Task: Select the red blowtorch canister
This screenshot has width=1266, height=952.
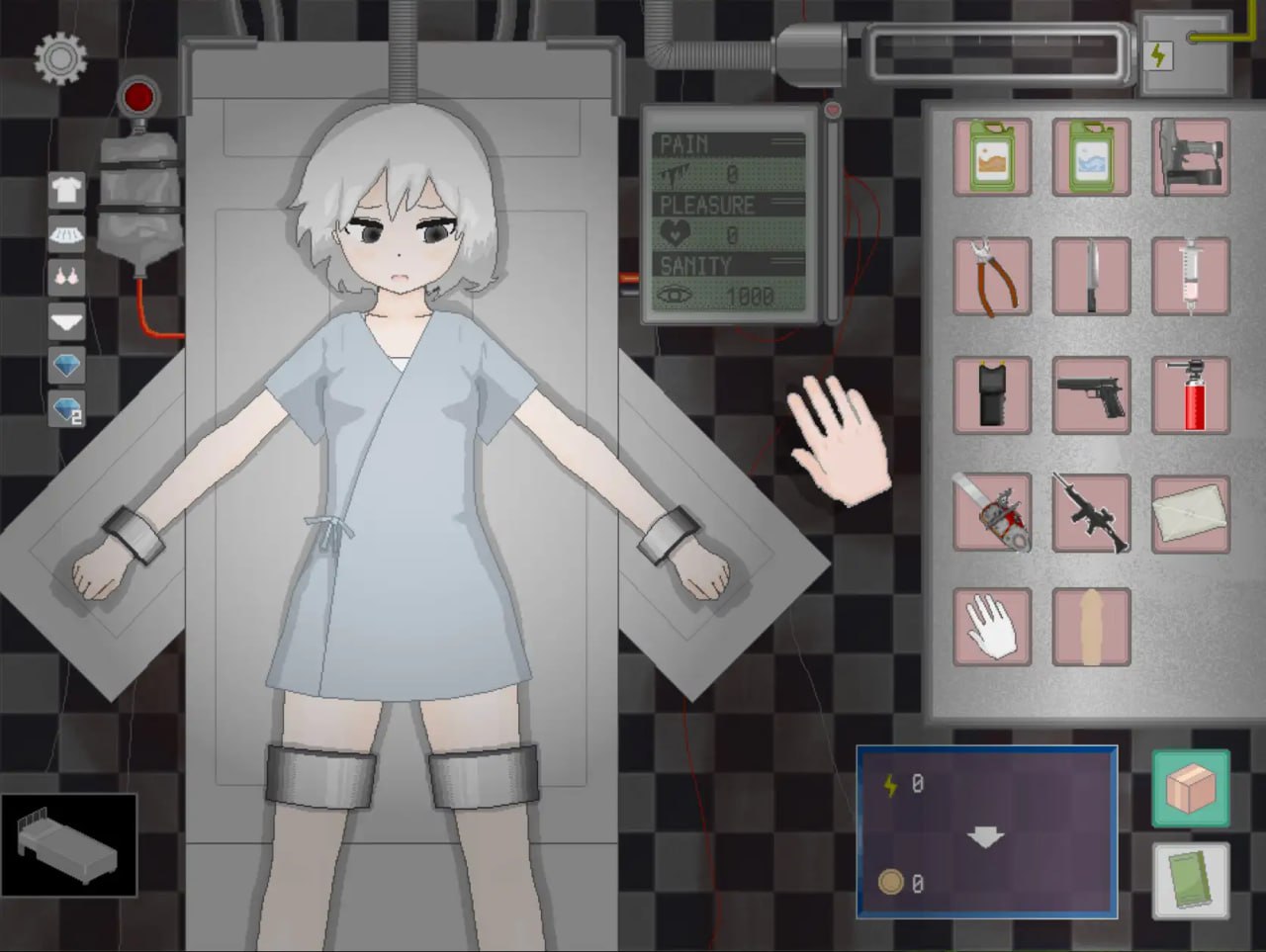Action: (1190, 394)
